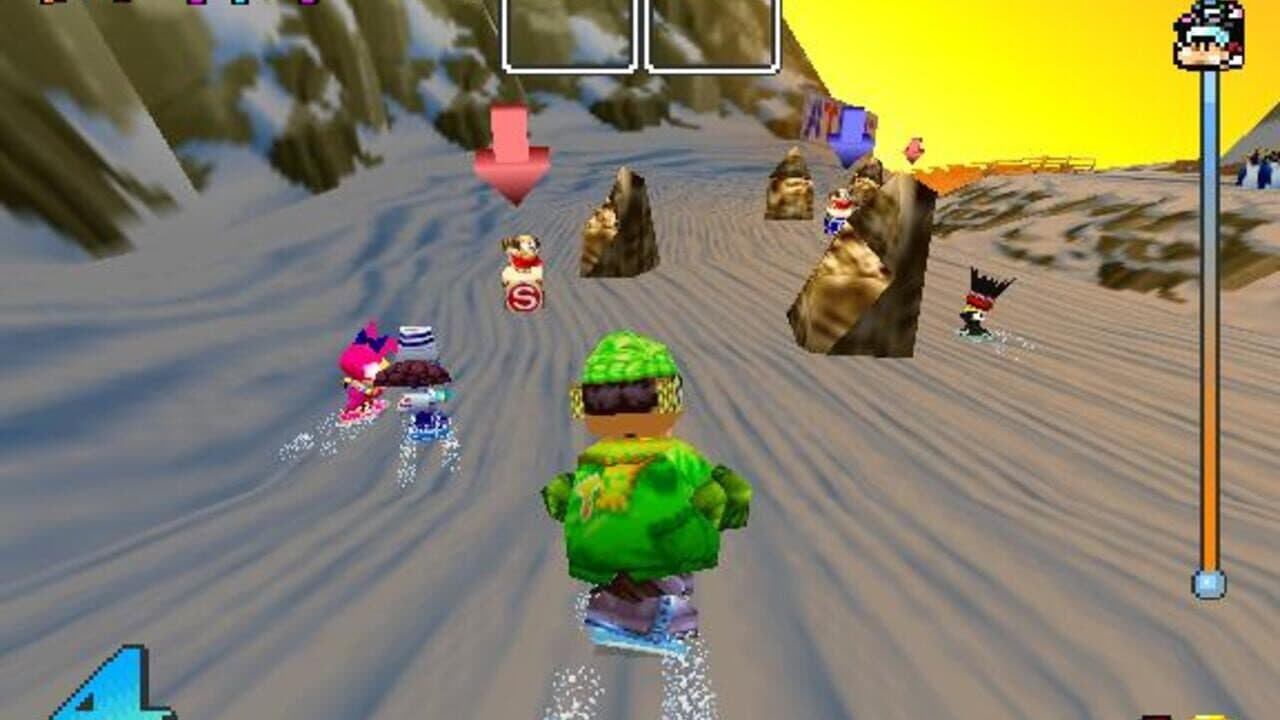Click the tall rock in the middle of the course
Screen dimensions: 1280x720
tap(610, 225)
